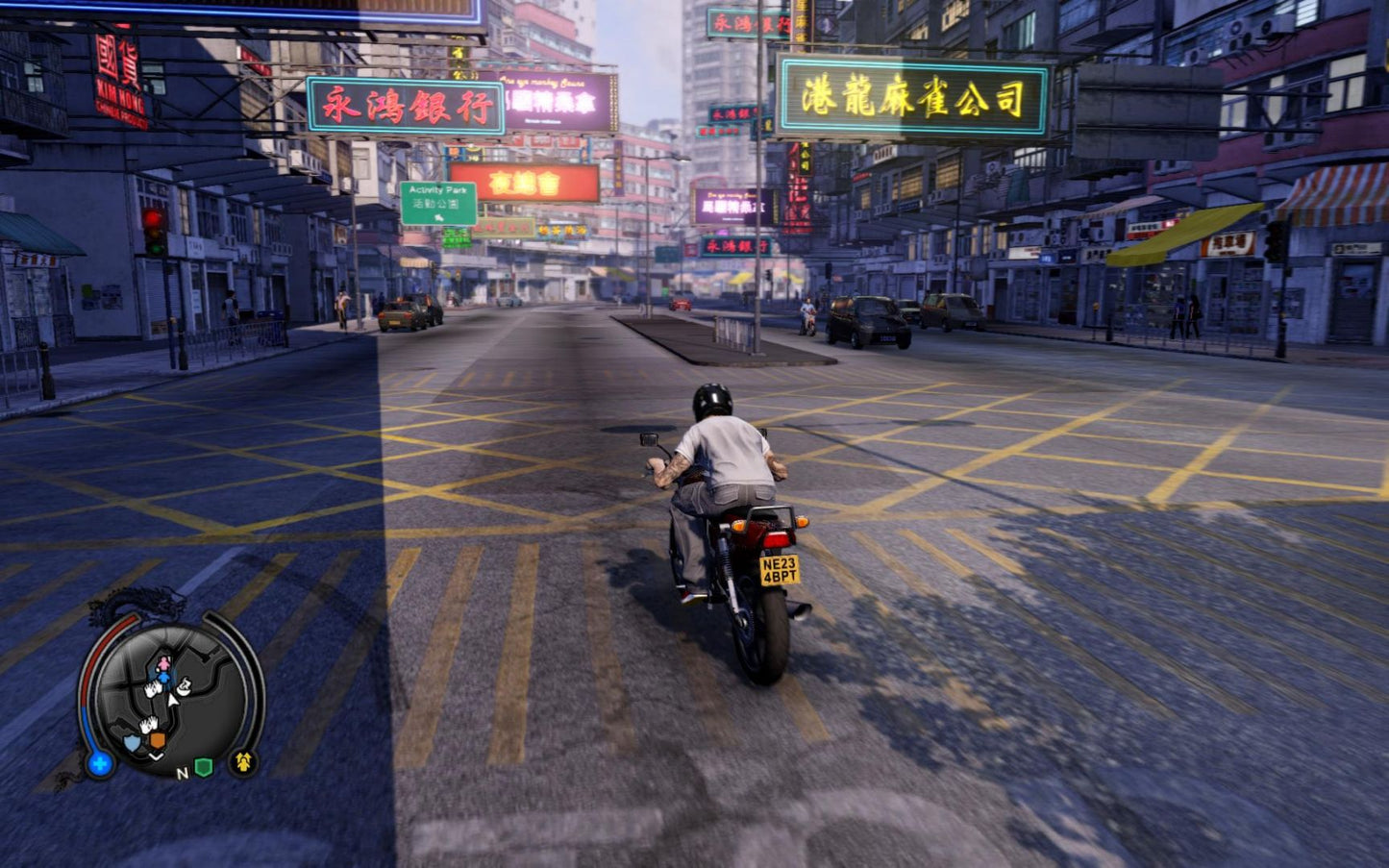
Task: Click a white fist mission marker on the minimap
Action: pyautogui.click(x=153, y=688)
